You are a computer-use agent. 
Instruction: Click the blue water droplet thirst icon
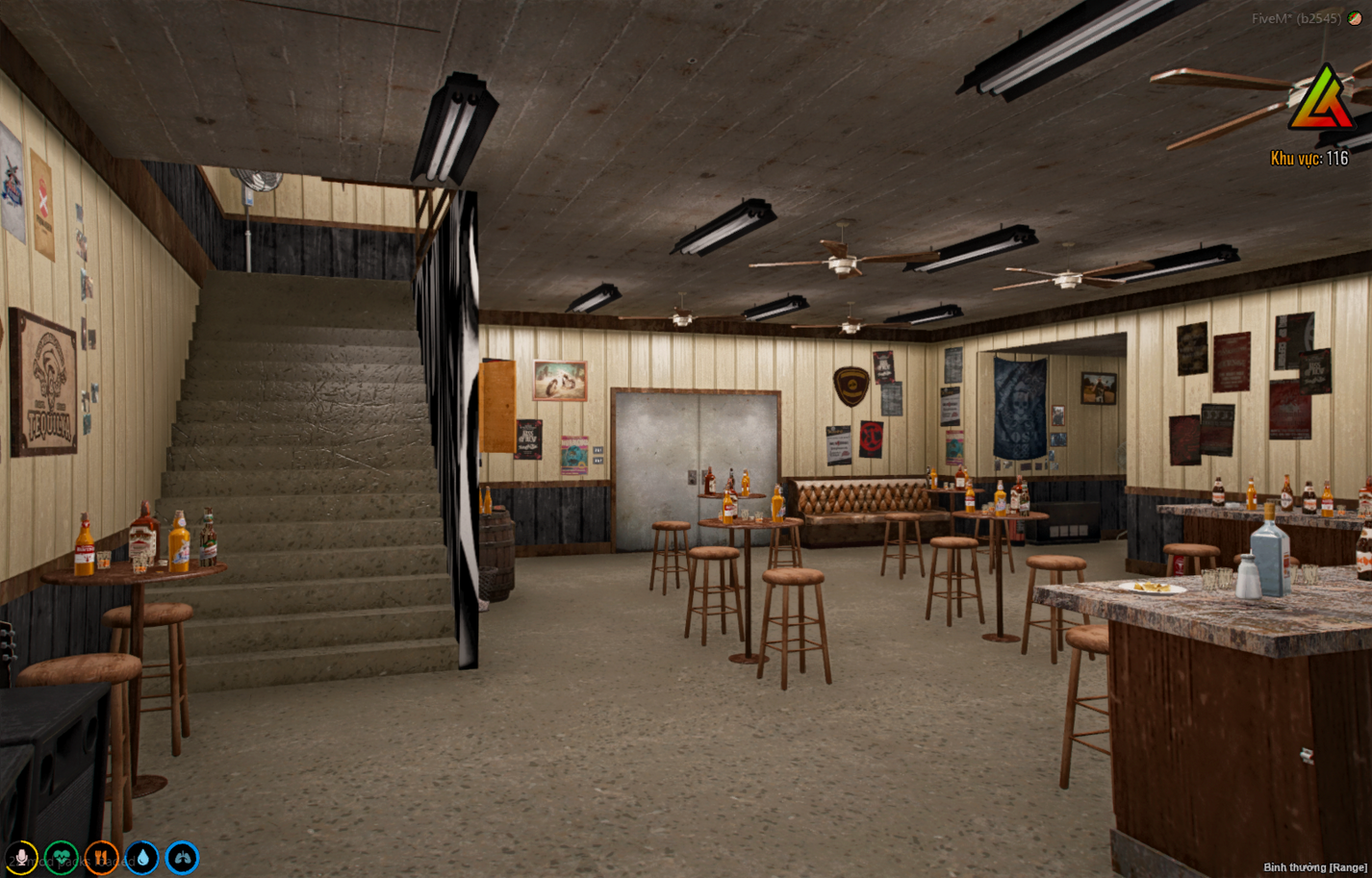(x=141, y=857)
